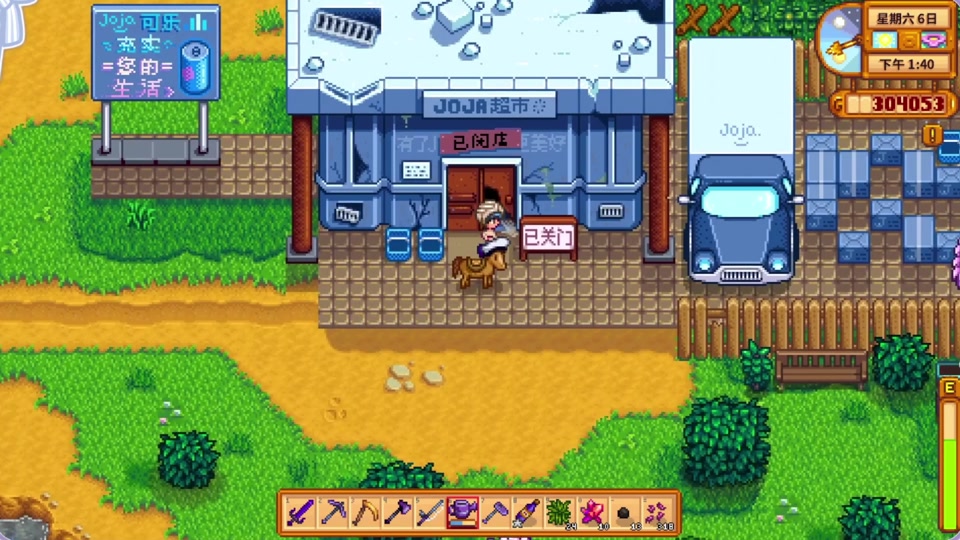This screenshot has width=960, height=540.
Task: Select the purple seeds stack of 318
Action: pos(657,512)
